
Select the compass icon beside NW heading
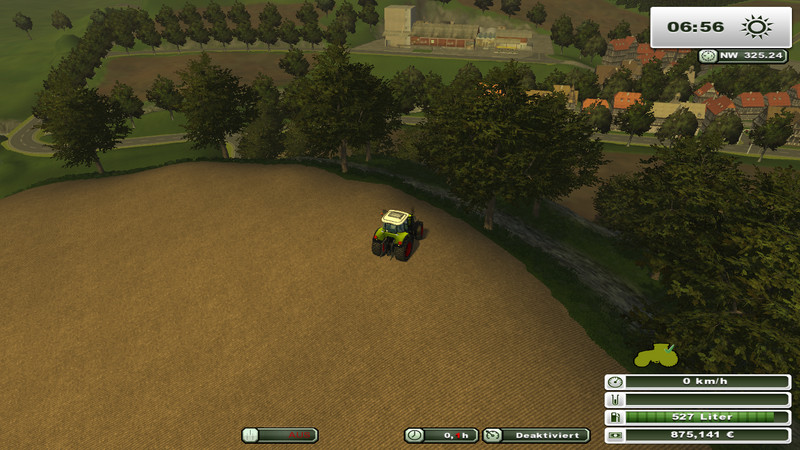(709, 56)
